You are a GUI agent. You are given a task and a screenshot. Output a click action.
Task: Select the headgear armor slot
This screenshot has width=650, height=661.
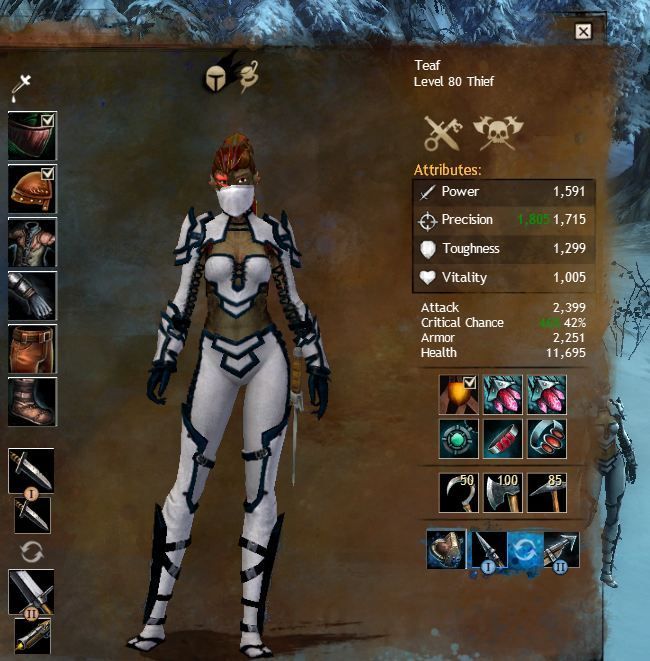pos(32,135)
